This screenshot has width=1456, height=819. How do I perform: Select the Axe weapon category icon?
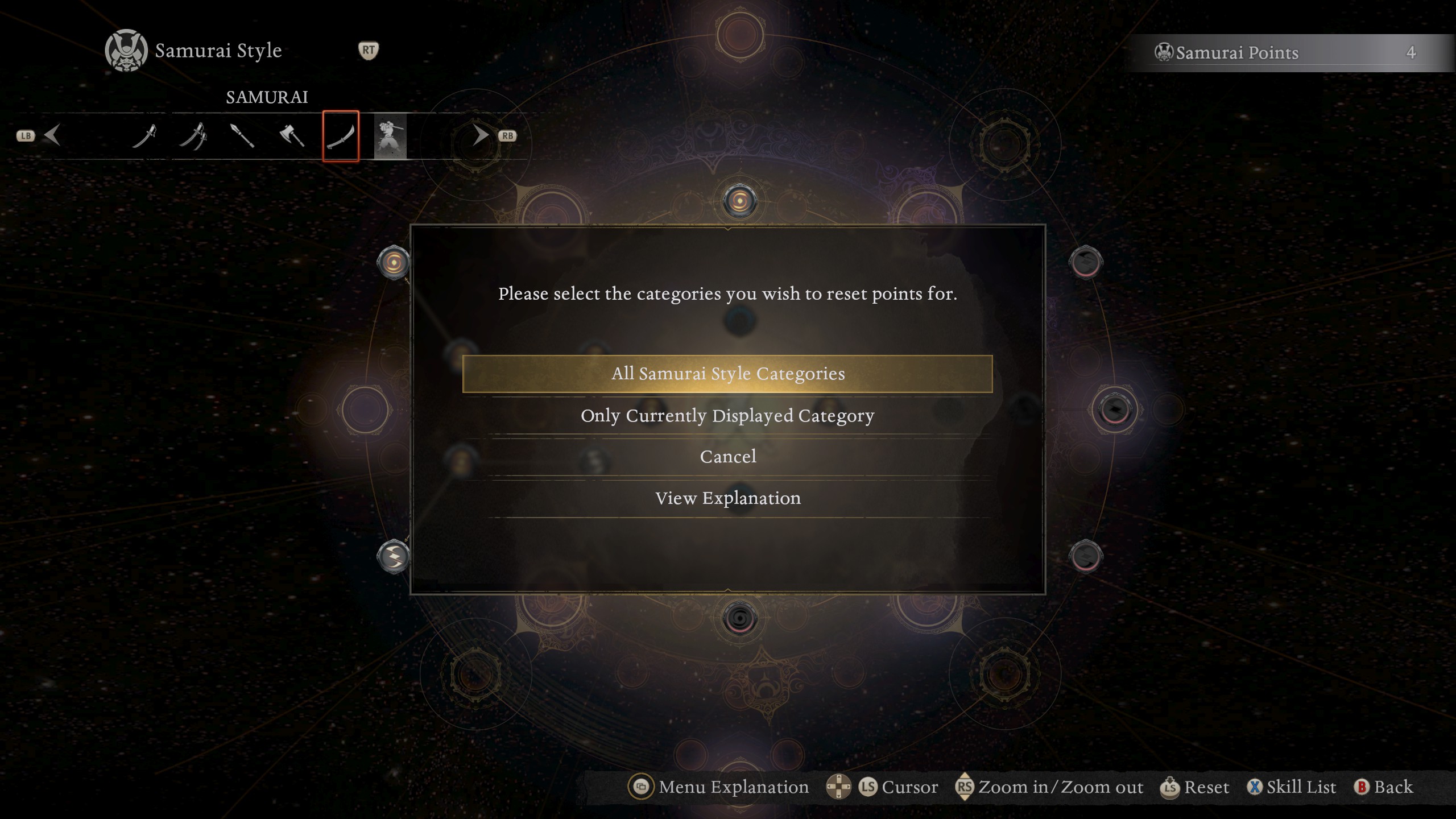click(291, 135)
